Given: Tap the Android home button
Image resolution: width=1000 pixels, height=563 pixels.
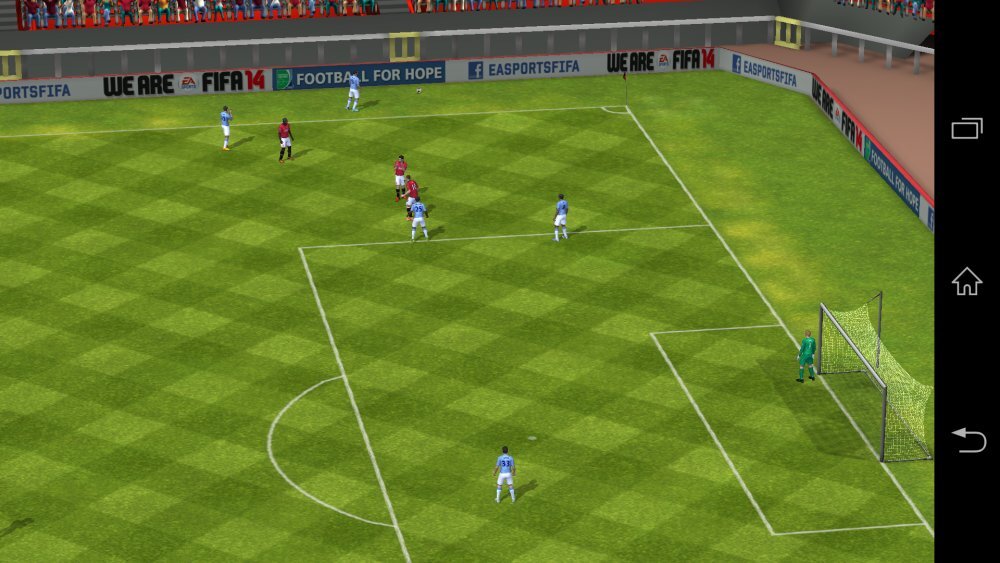Looking at the screenshot, I should pyautogui.click(x=966, y=281).
